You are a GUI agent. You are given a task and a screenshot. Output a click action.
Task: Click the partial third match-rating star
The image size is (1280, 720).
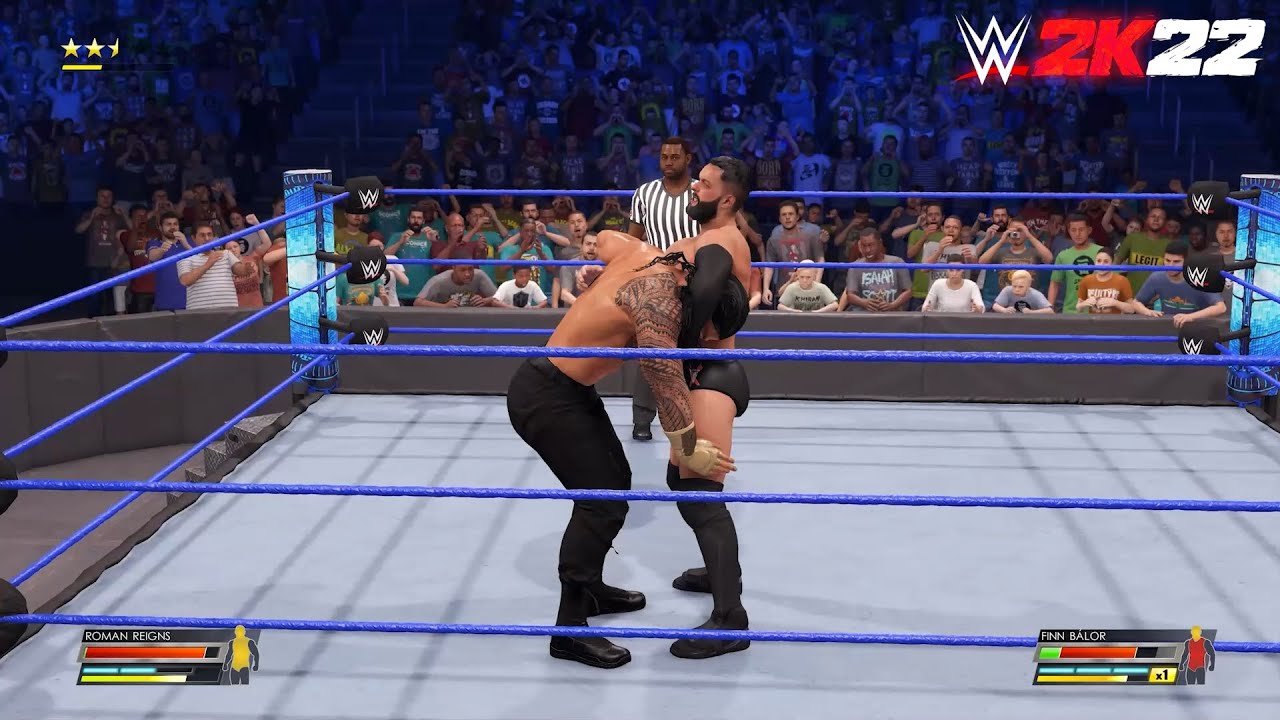click(x=113, y=47)
